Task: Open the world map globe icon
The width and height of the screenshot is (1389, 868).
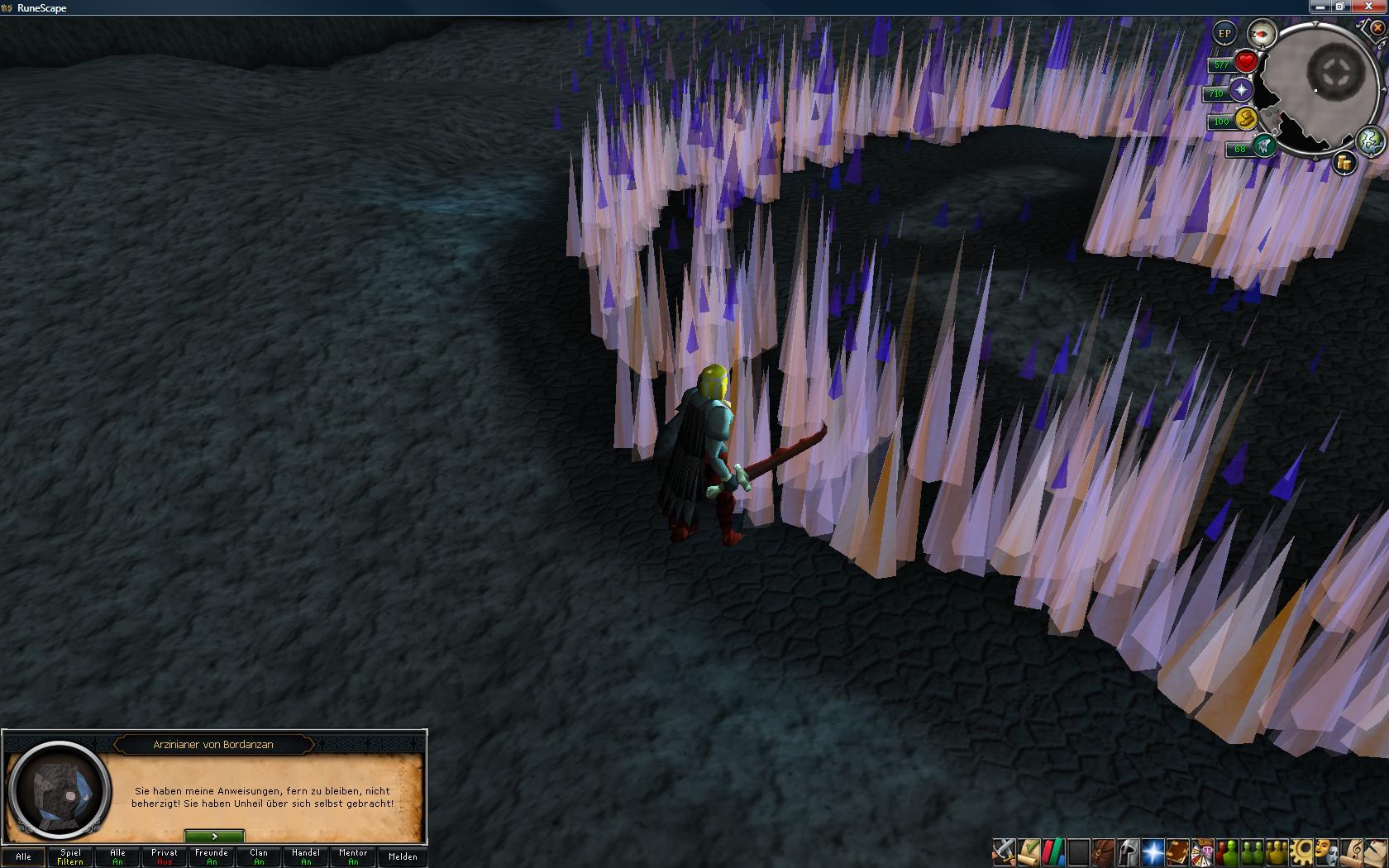Action: [x=1370, y=141]
